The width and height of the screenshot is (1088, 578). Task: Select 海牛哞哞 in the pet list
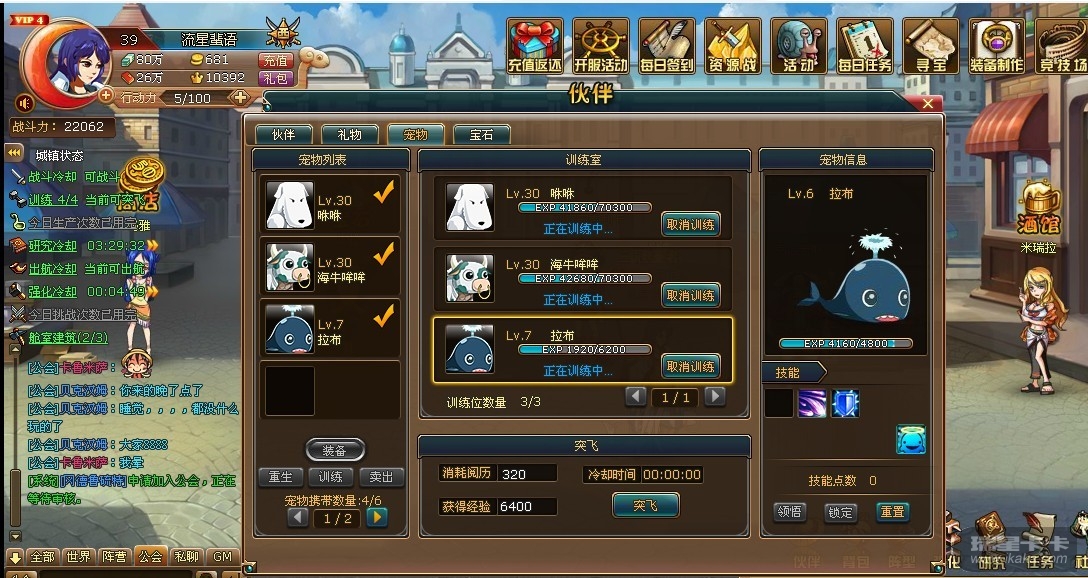[330, 266]
